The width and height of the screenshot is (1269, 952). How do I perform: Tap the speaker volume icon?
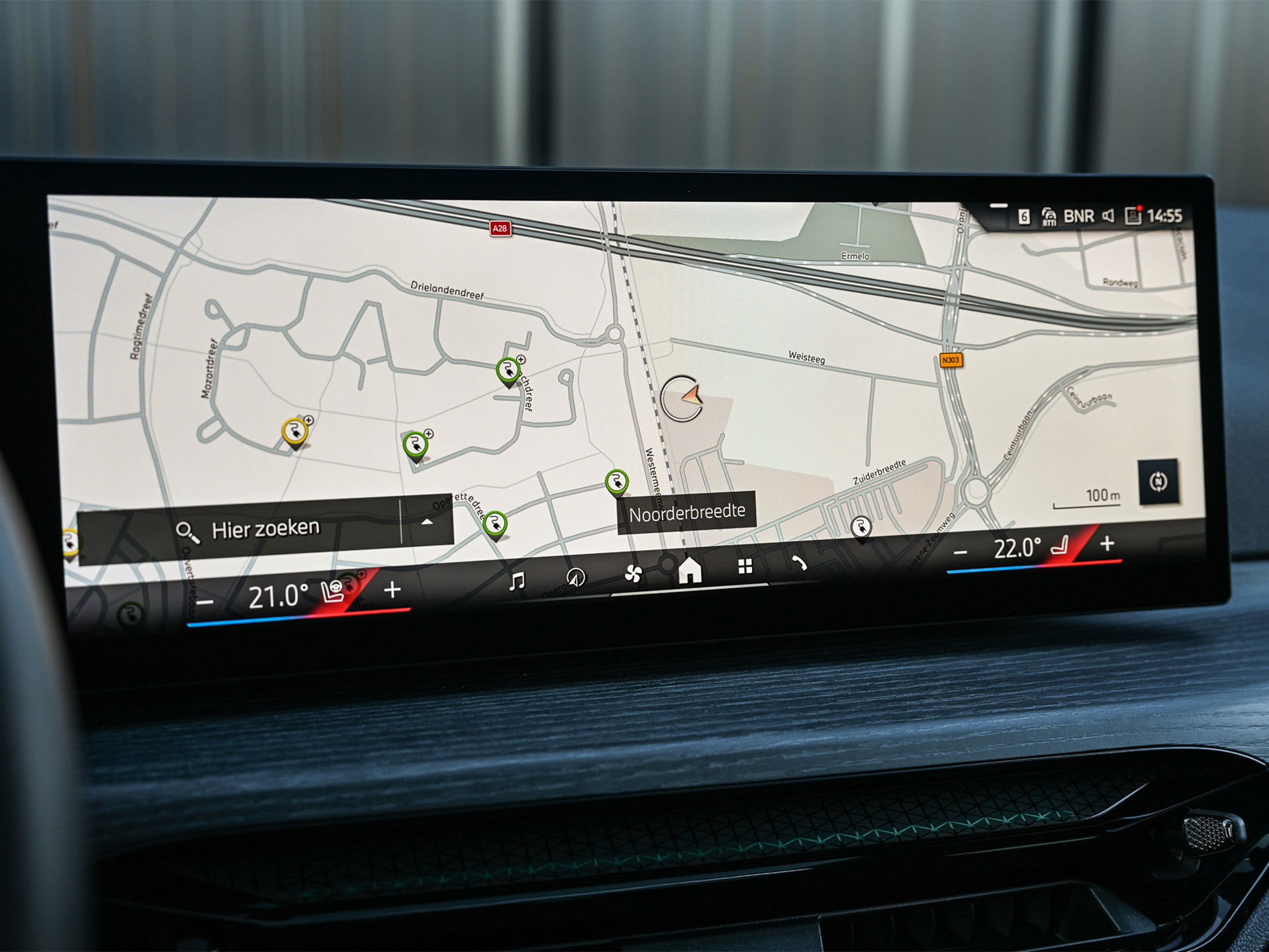tap(1108, 216)
